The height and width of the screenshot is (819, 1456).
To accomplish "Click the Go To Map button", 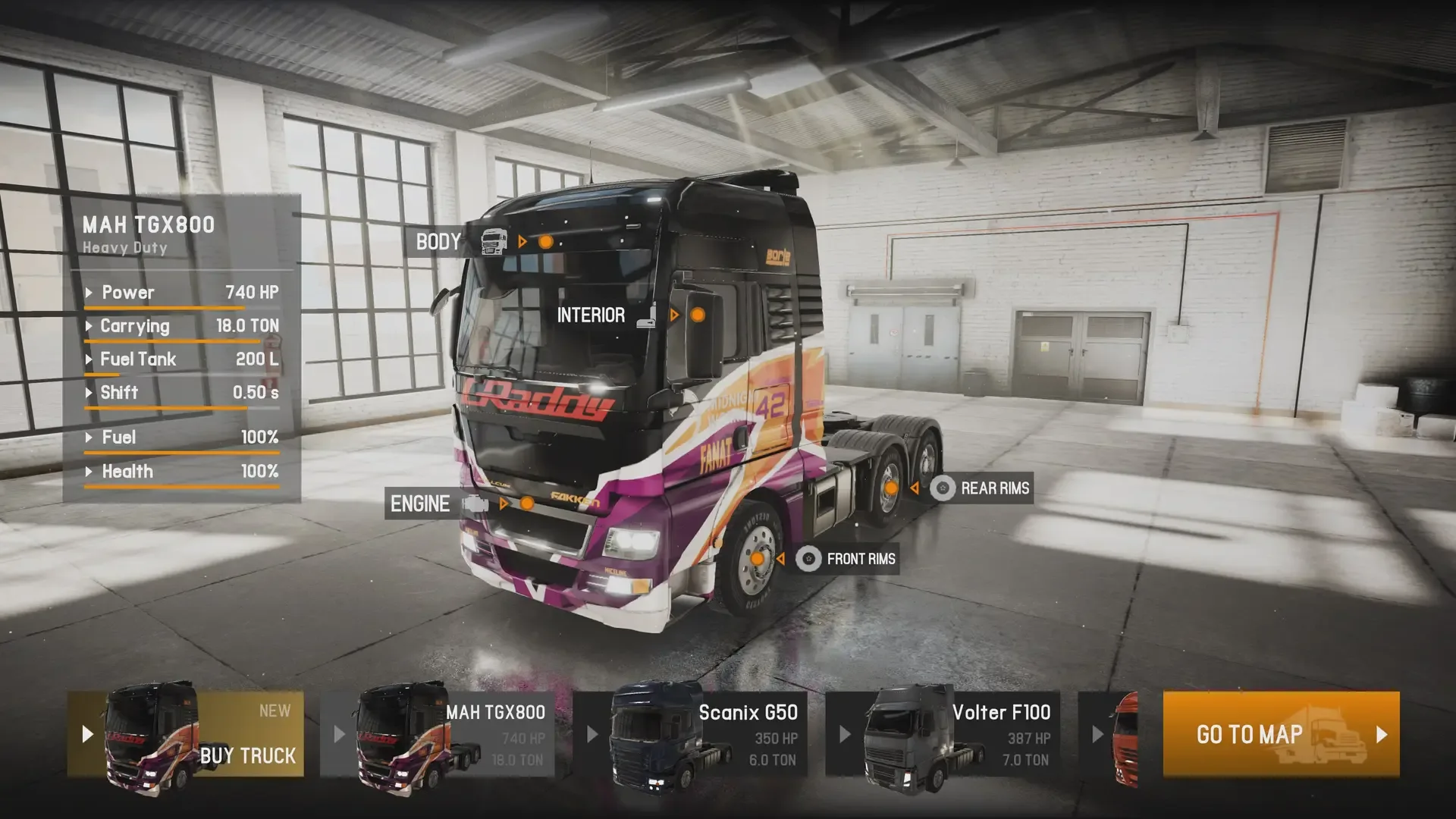I will (x=1281, y=734).
